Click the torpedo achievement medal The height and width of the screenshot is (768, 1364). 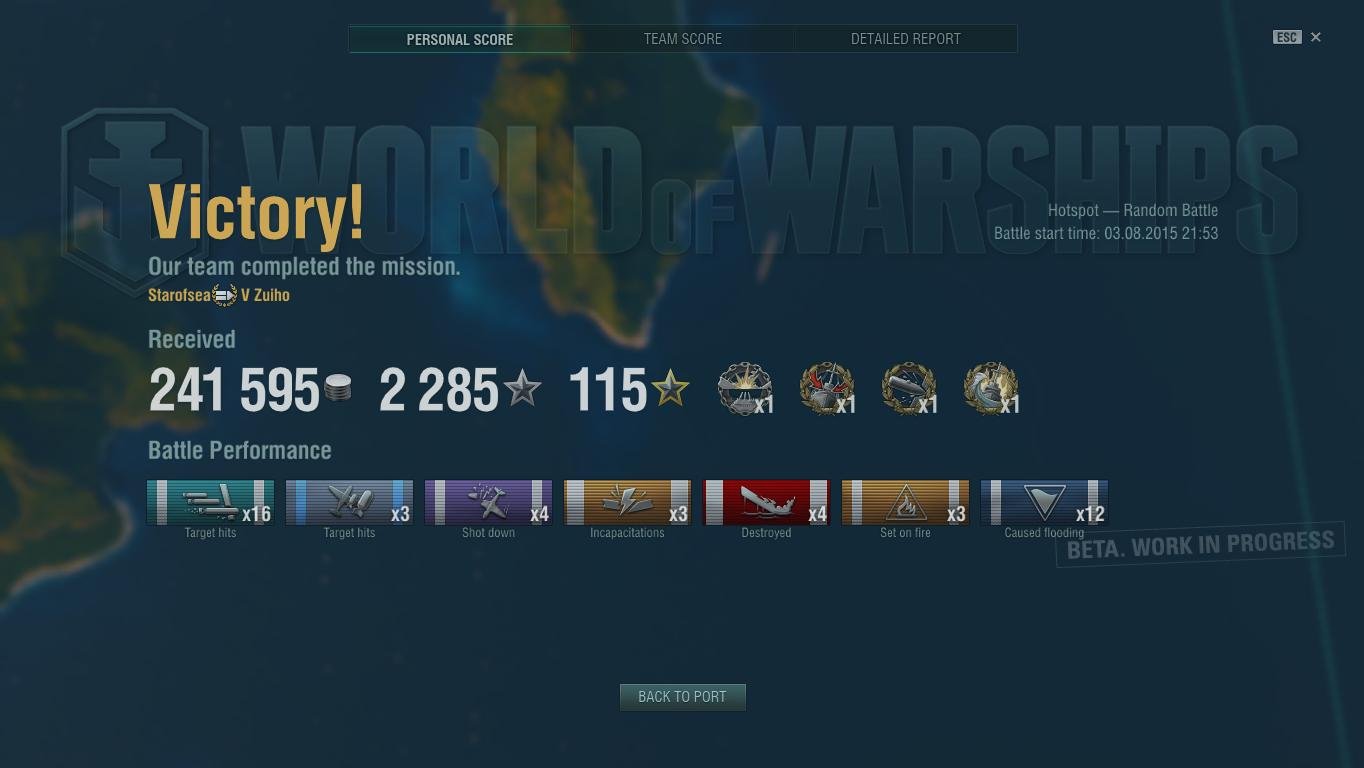(x=908, y=388)
